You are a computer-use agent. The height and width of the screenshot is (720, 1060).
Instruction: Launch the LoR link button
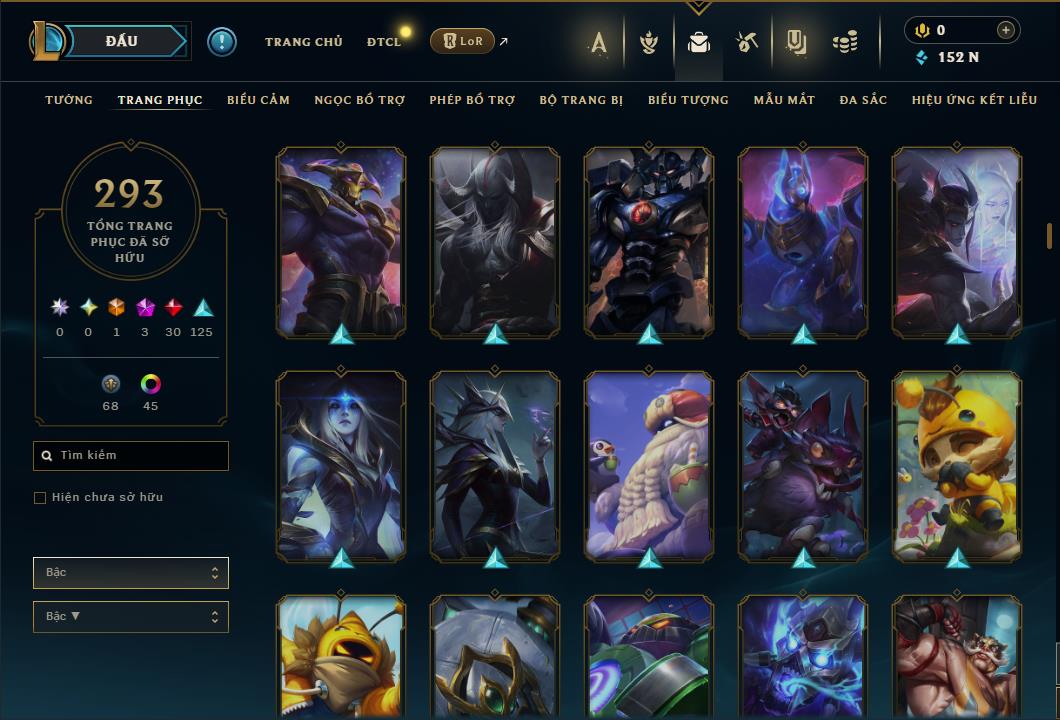tap(462, 41)
